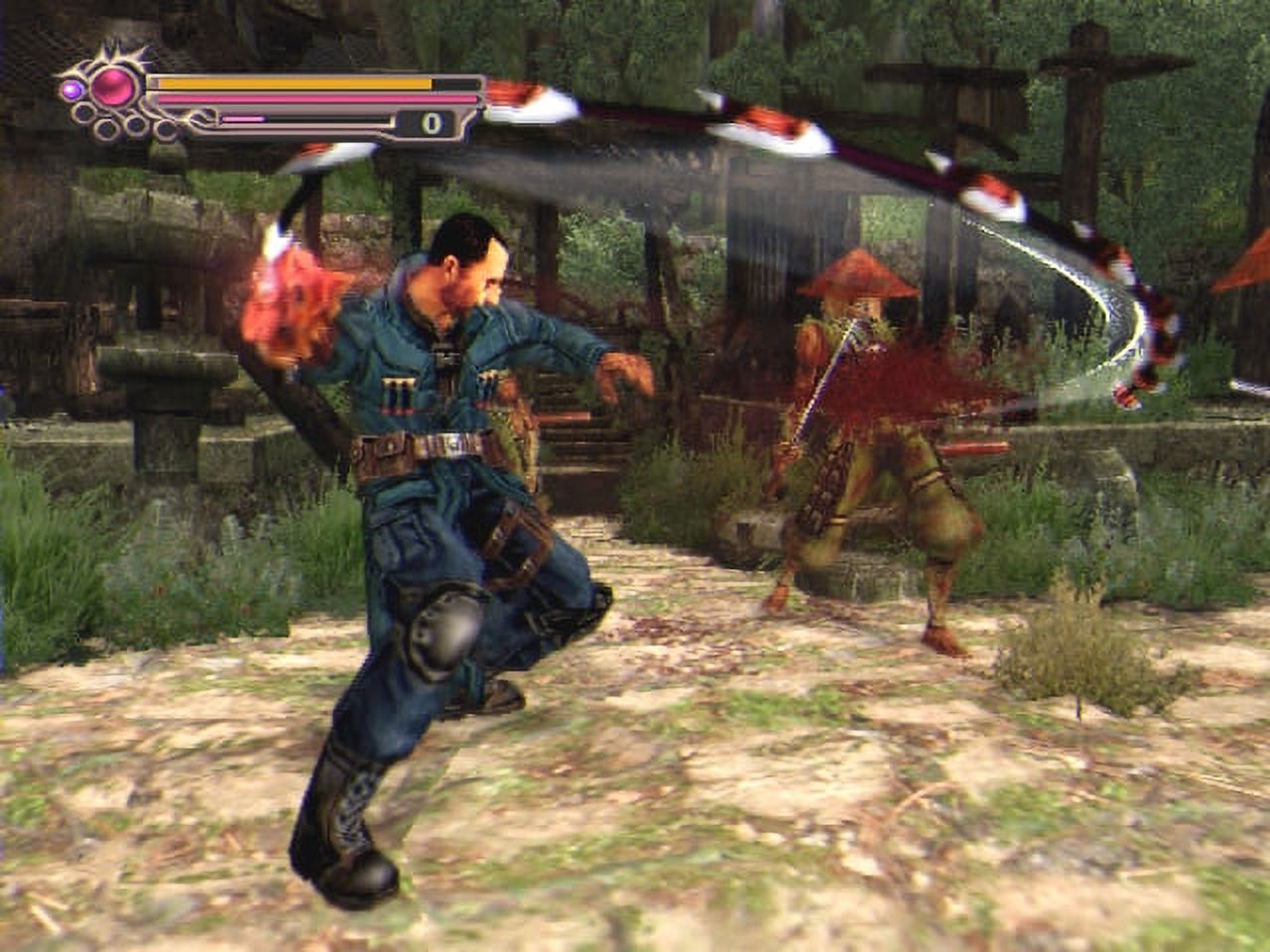Image resolution: width=1270 pixels, height=952 pixels.
Task: Collapse the soul gauge sub-bar
Action: click(x=298, y=120)
